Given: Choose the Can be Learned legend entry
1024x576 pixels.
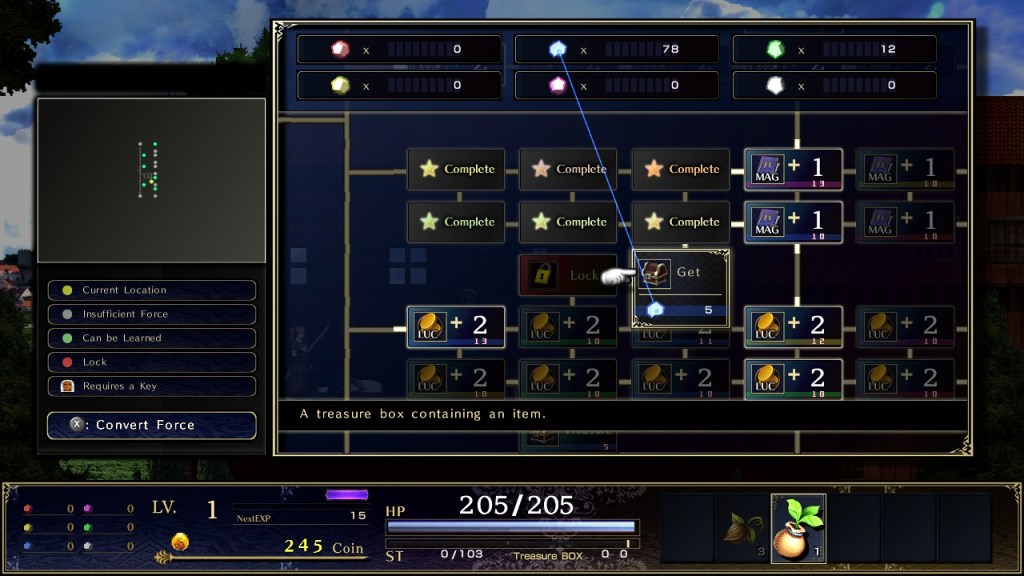Looking at the screenshot, I should (x=151, y=338).
